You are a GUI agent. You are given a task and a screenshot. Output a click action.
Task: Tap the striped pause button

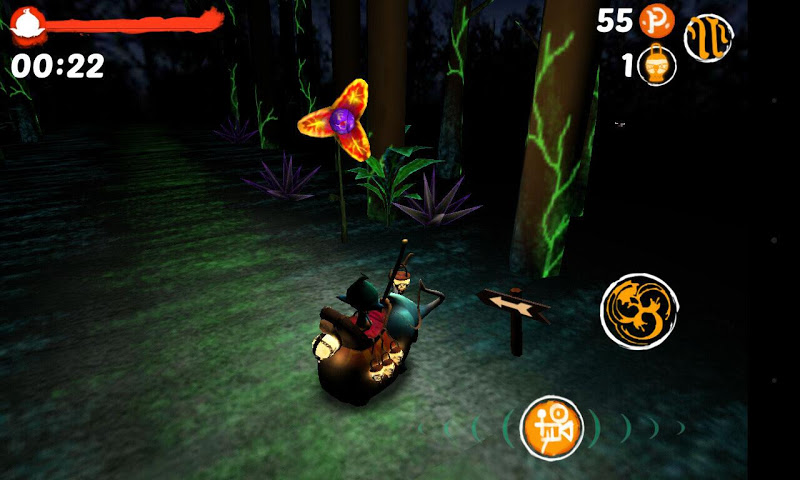pos(708,39)
